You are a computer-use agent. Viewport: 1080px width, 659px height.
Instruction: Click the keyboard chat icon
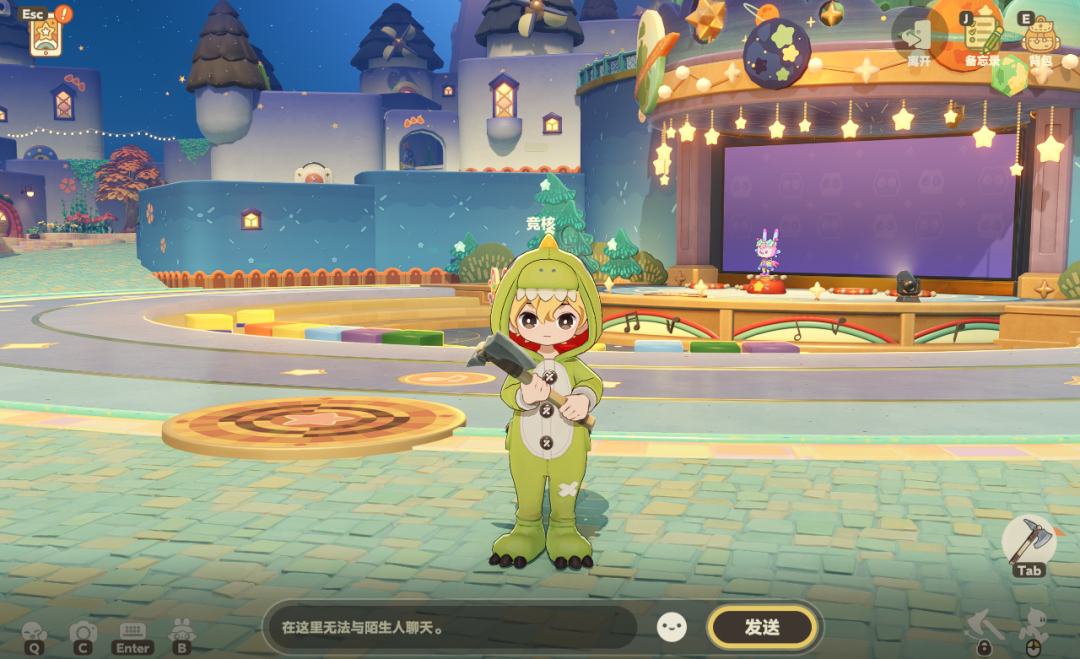pyautogui.click(x=132, y=634)
